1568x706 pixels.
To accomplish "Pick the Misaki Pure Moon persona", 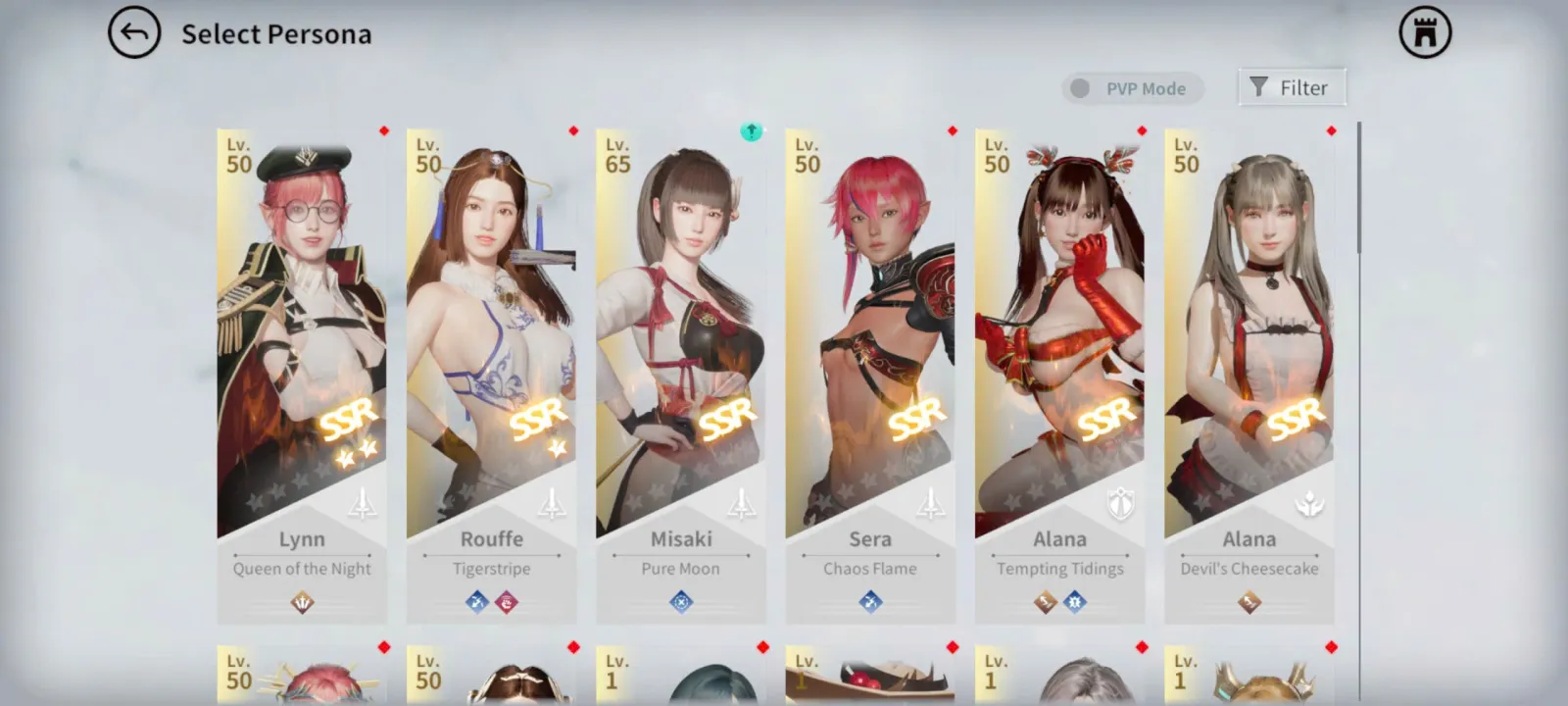I will [681, 373].
